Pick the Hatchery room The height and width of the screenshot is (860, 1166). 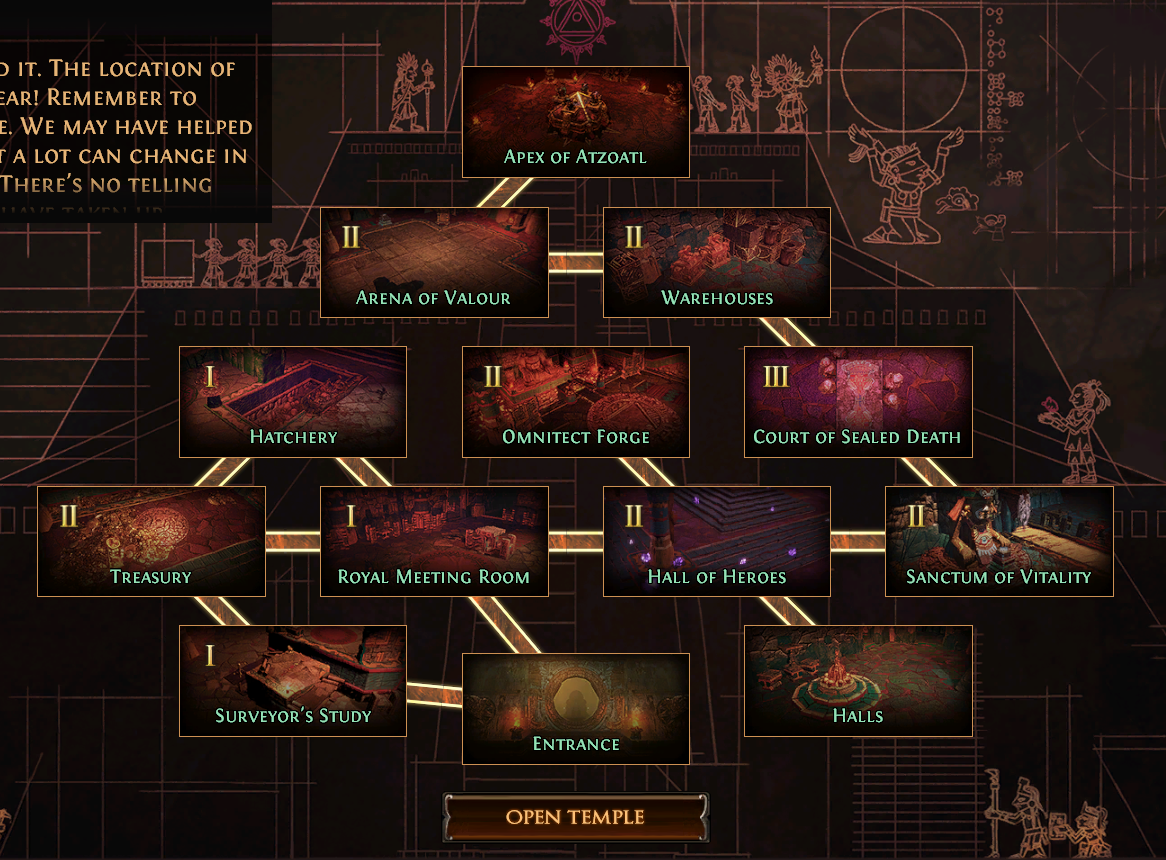coord(293,401)
